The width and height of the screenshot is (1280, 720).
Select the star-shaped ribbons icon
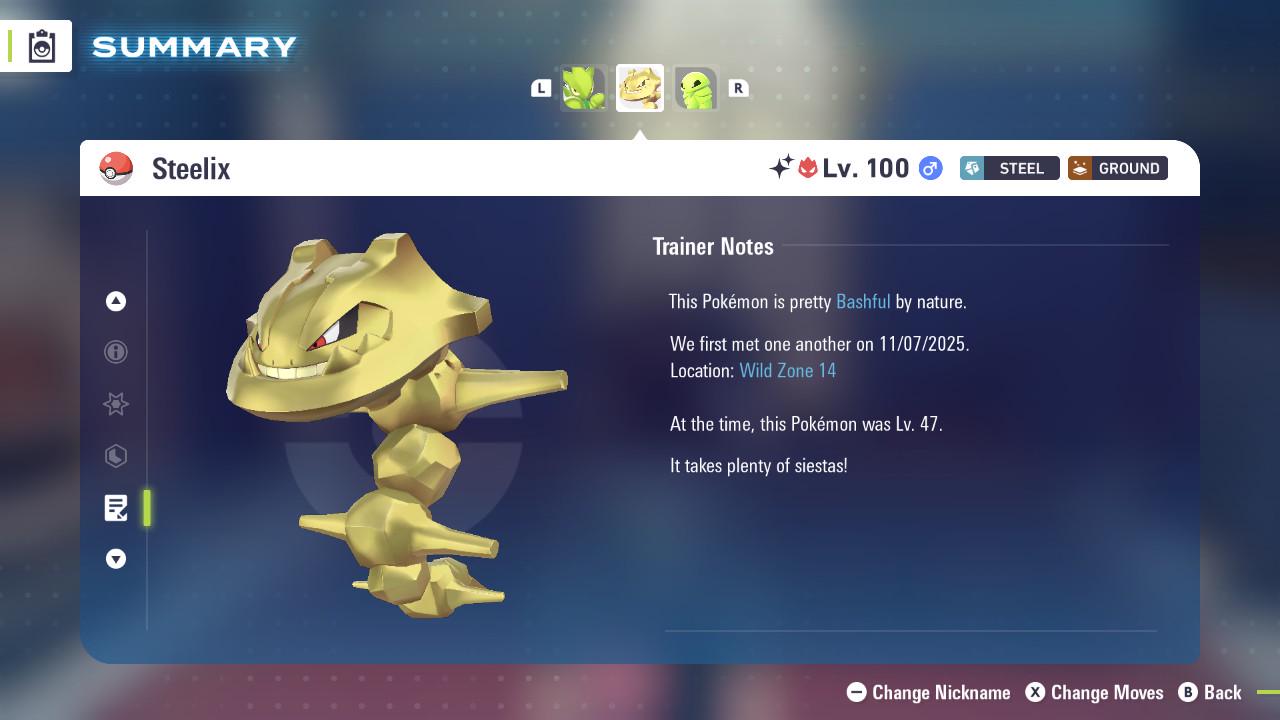pyautogui.click(x=116, y=404)
